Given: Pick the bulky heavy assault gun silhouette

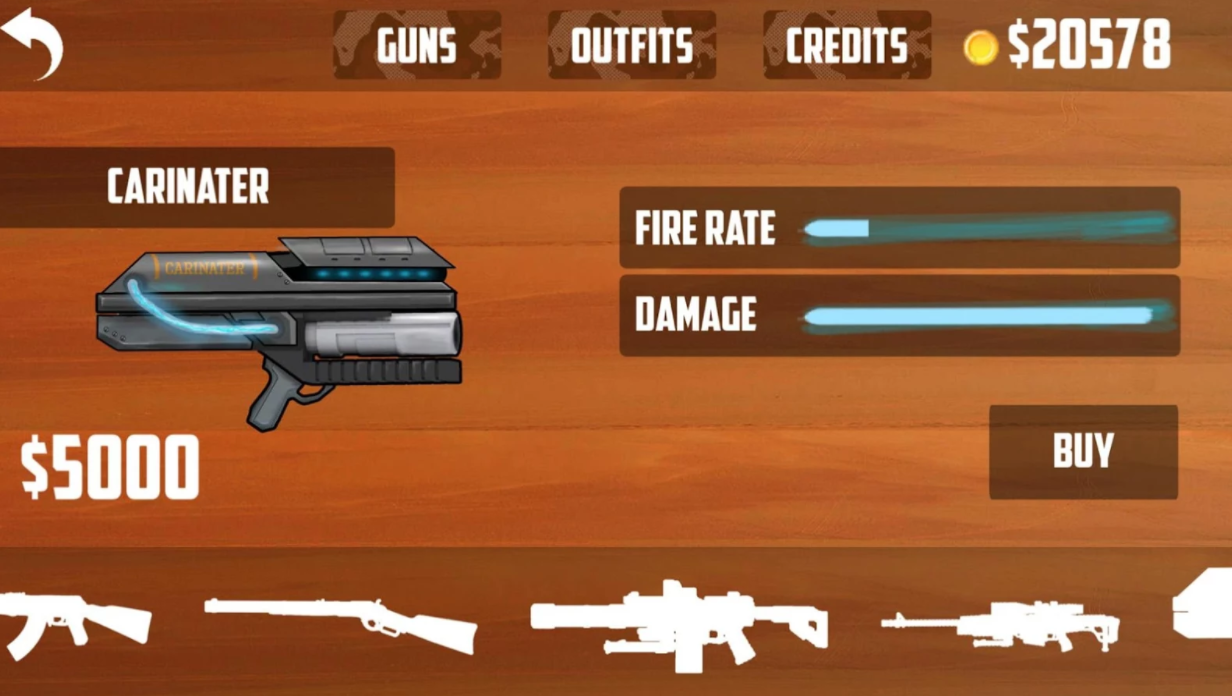Looking at the screenshot, I should coord(679,622).
